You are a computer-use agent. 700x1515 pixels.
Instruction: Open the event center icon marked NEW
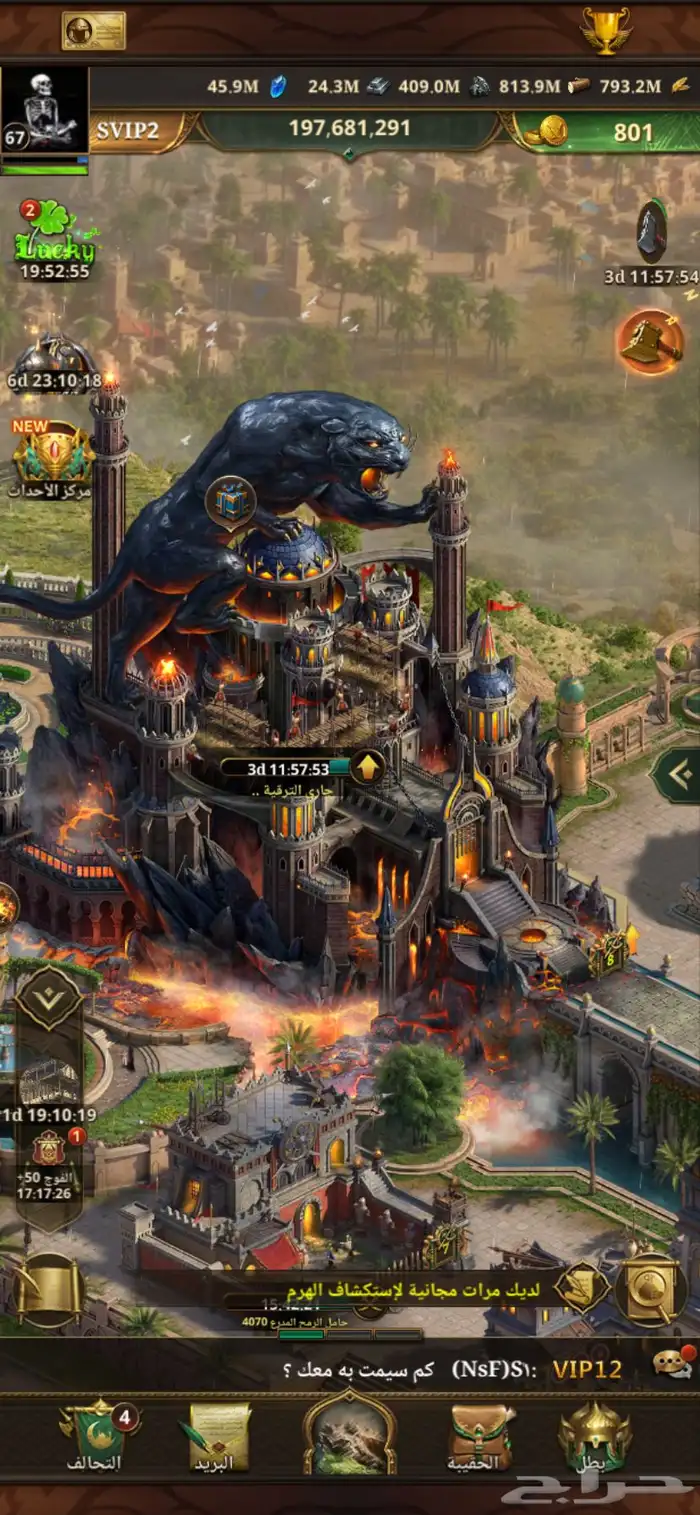53,455
